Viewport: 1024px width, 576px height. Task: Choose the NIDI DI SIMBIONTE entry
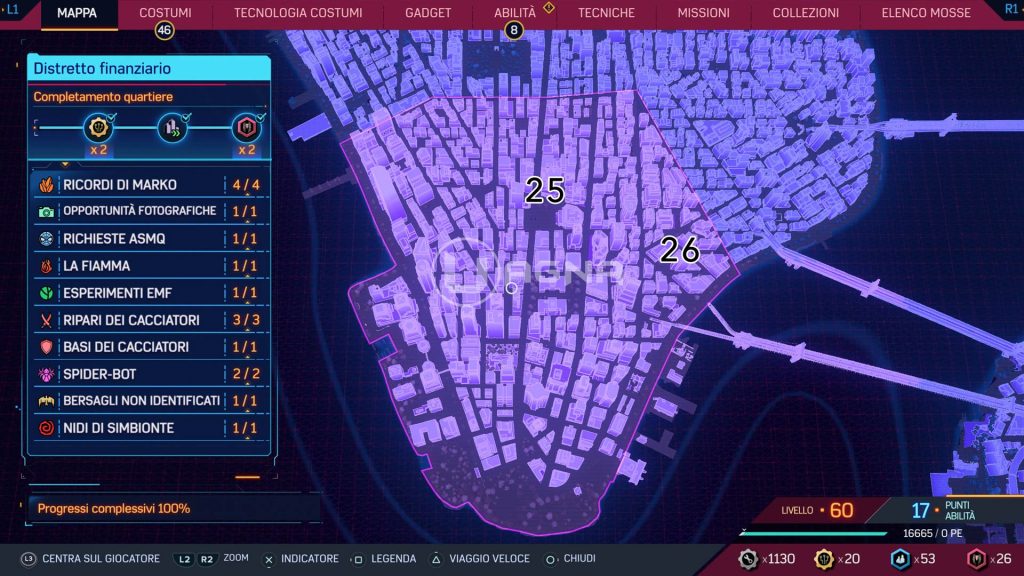click(148, 428)
